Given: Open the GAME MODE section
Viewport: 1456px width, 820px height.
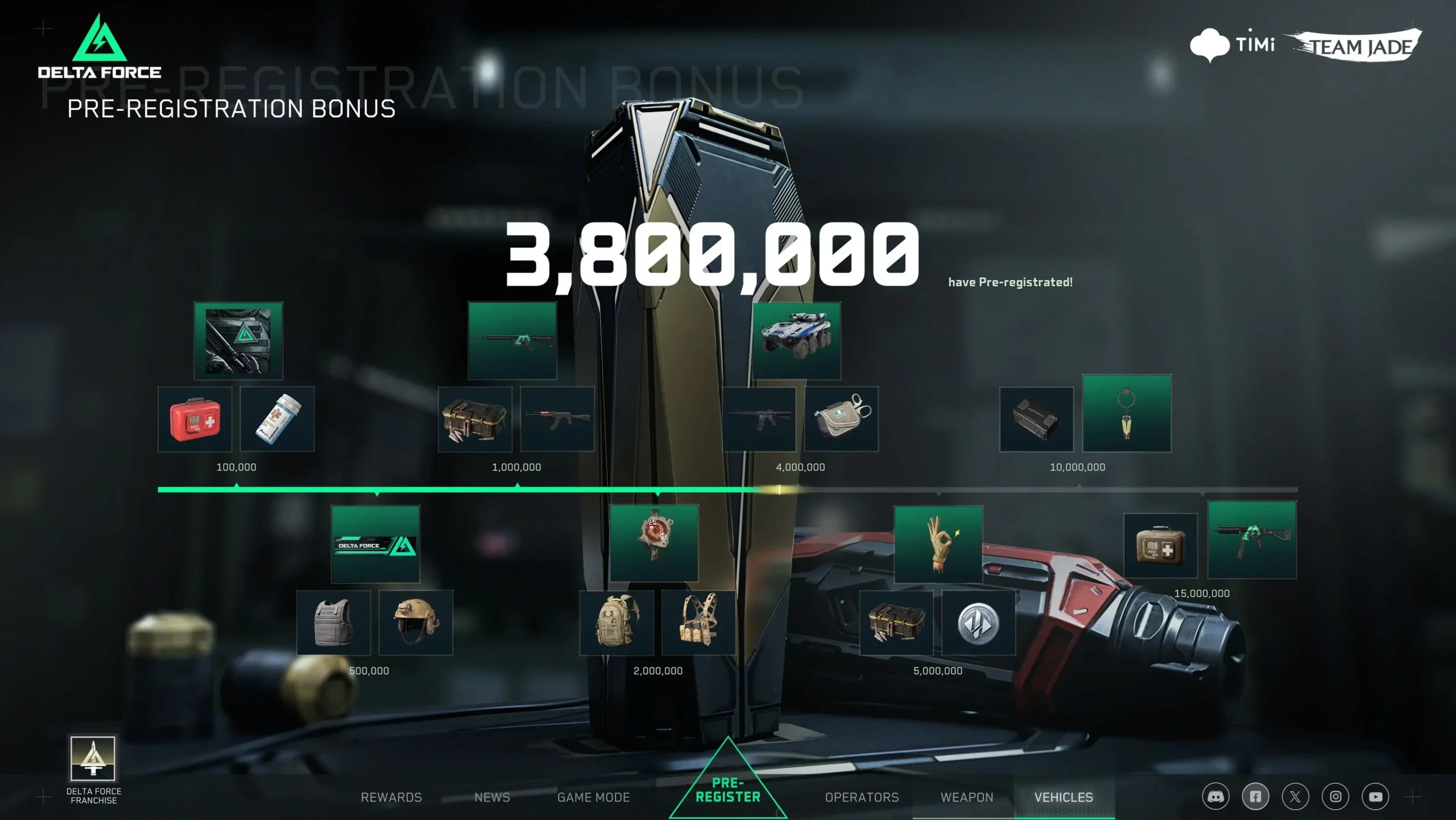Looking at the screenshot, I should (593, 797).
